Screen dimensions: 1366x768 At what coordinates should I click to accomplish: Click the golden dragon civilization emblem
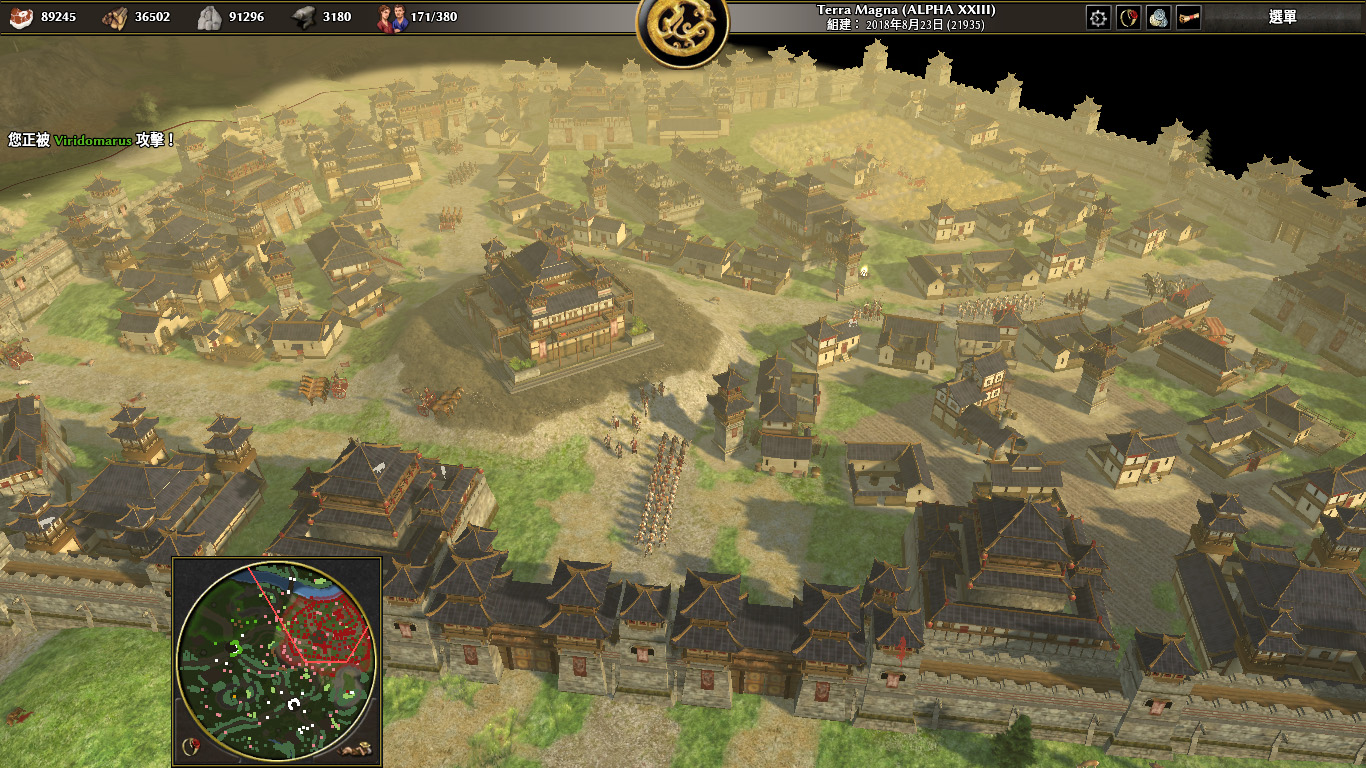(x=682, y=27)
